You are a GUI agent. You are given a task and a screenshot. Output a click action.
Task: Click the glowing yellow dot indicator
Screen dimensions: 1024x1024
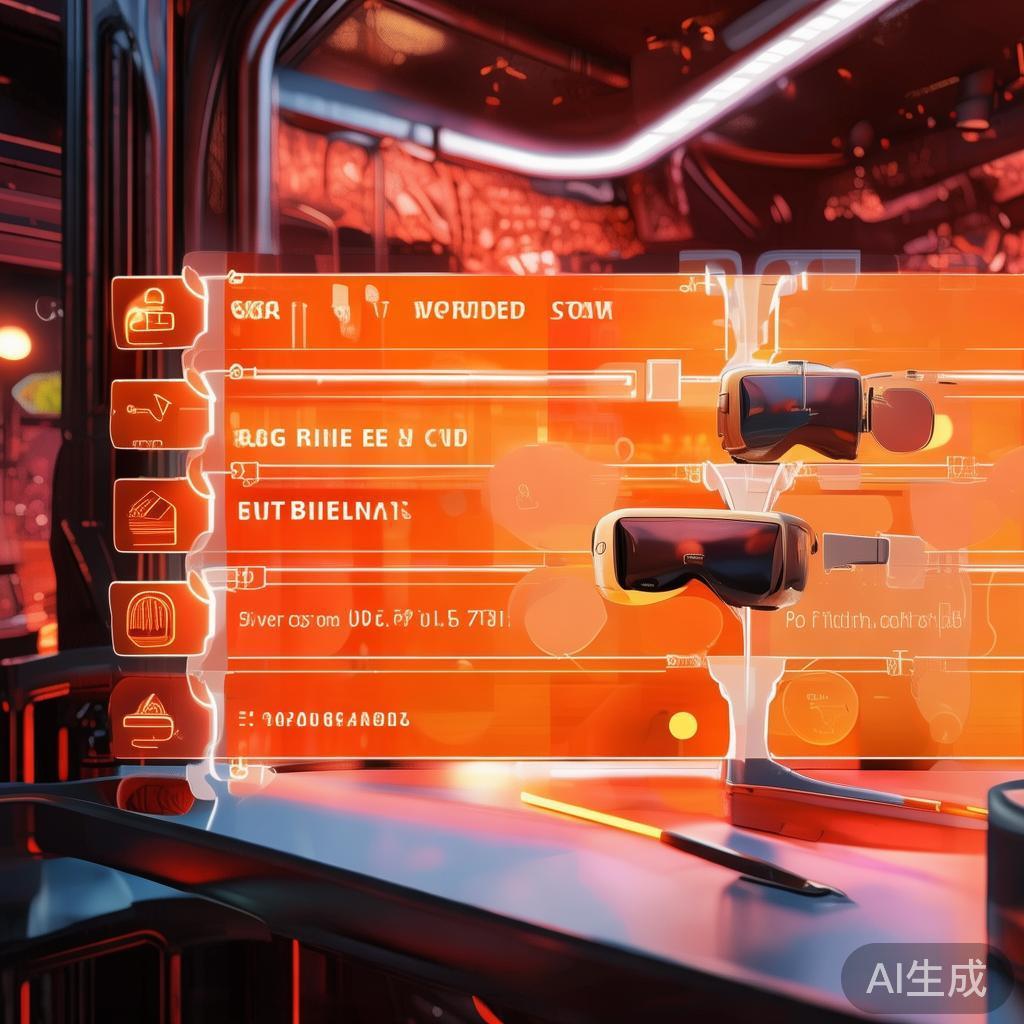click(x=683, y=725)
